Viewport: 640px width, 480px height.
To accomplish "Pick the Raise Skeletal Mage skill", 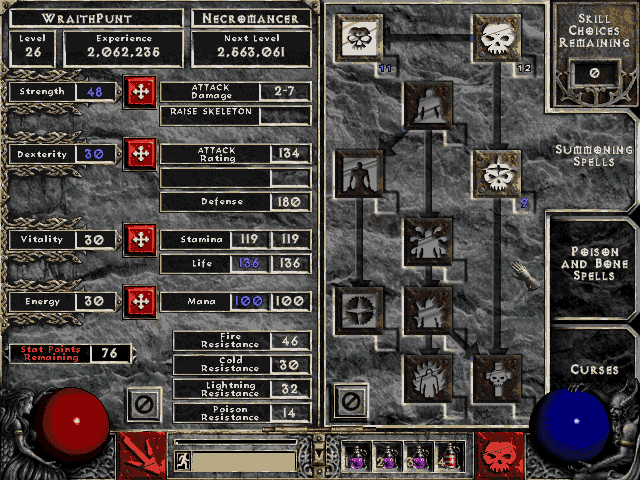I will (496, 174).
